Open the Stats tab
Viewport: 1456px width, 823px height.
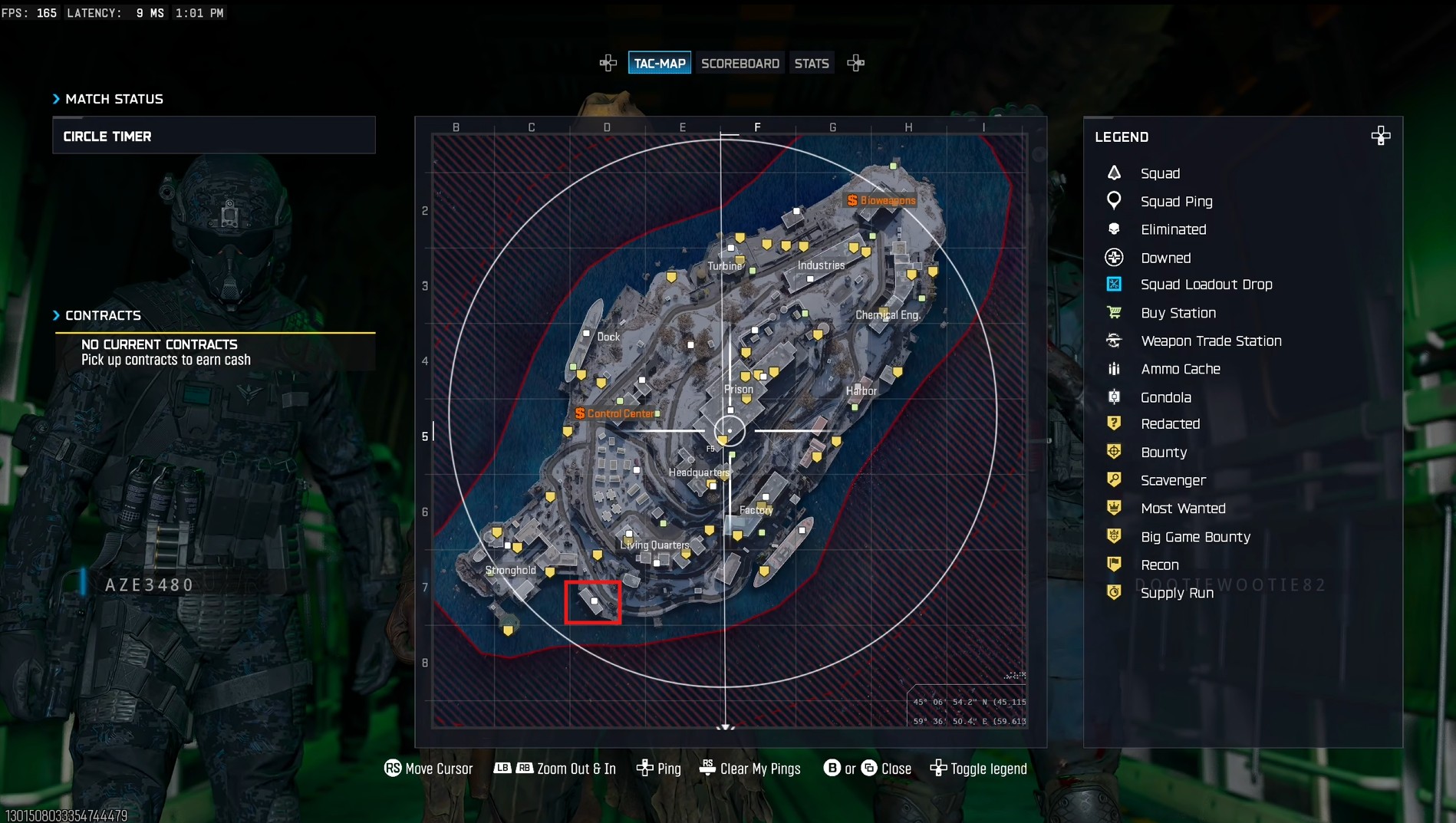click(812, 62)
